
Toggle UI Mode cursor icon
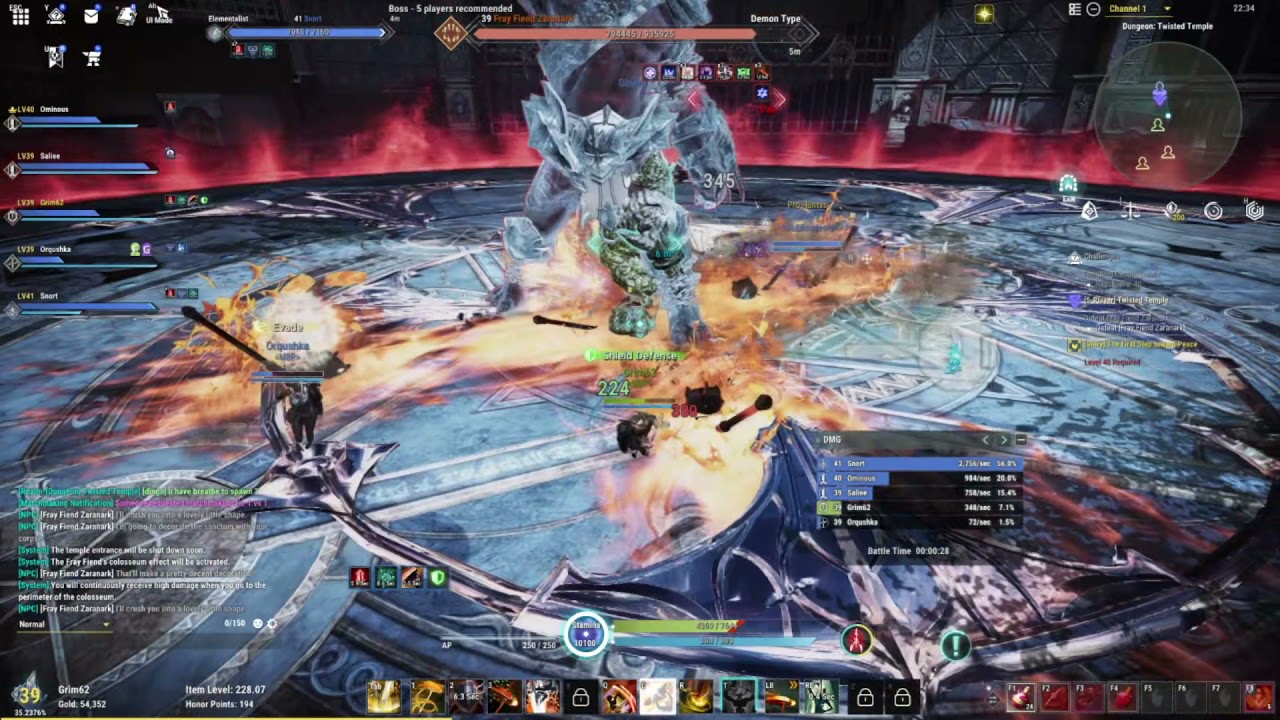[158, 14]
